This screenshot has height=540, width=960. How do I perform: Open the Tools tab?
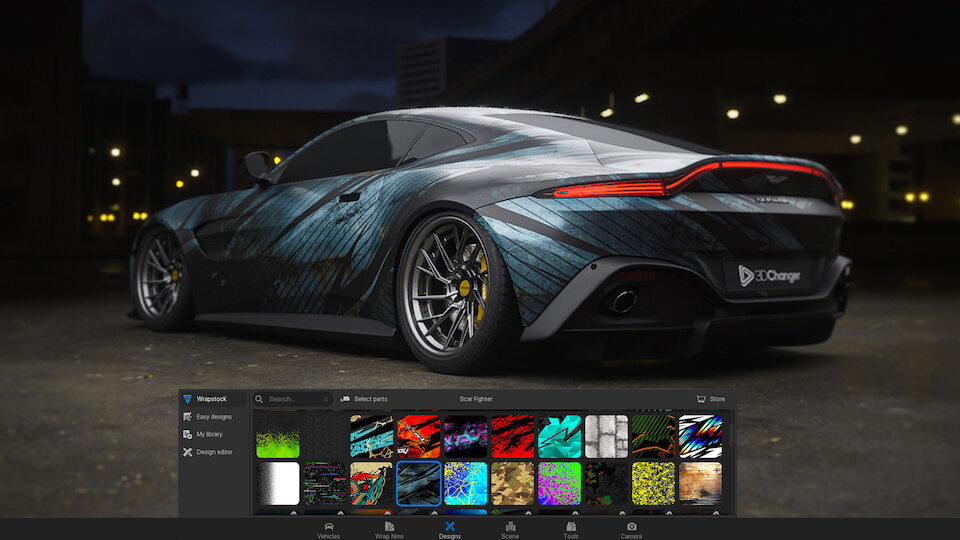[x=570, y=529]
